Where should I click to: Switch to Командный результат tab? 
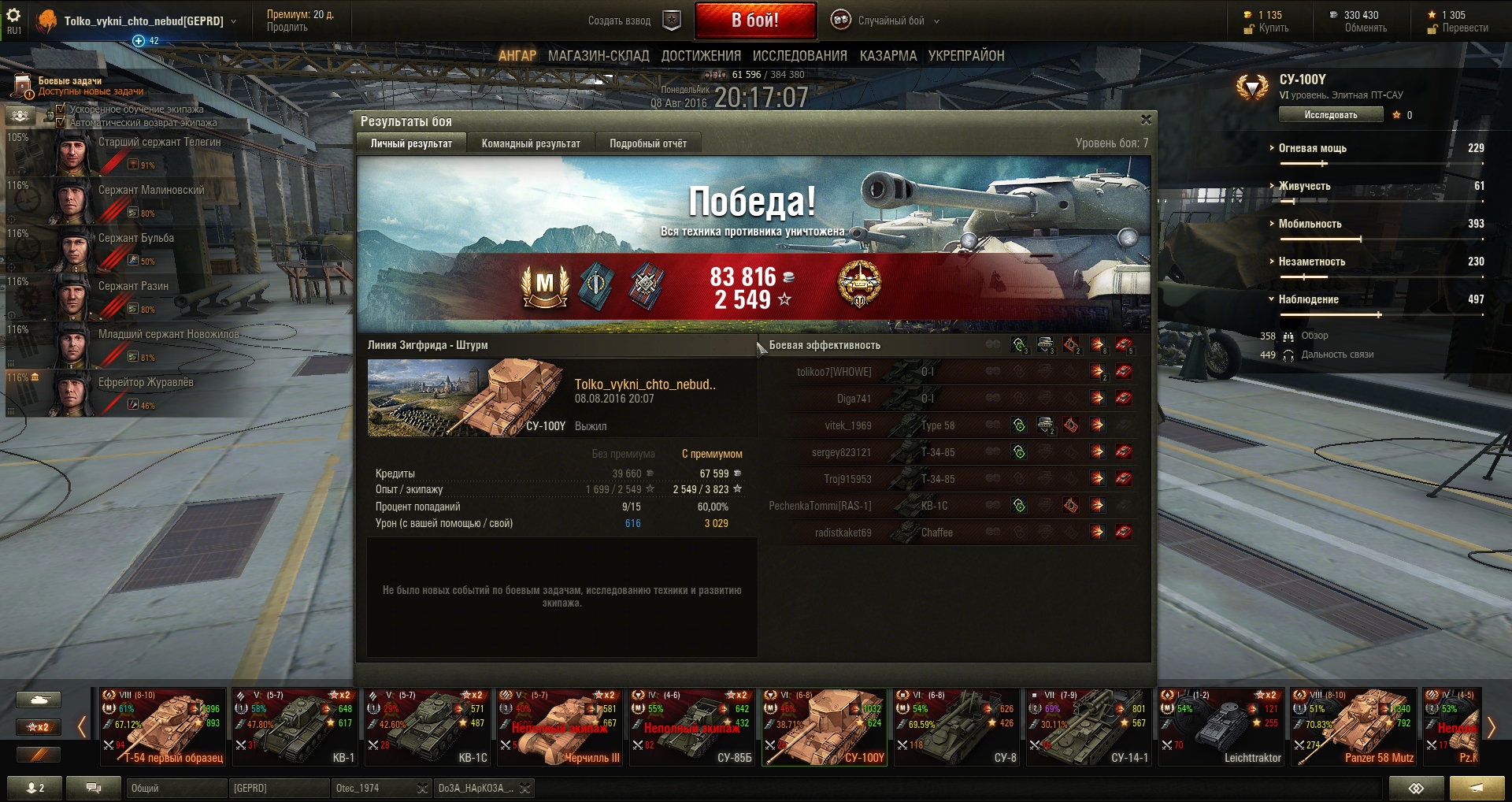pos(530,143)
